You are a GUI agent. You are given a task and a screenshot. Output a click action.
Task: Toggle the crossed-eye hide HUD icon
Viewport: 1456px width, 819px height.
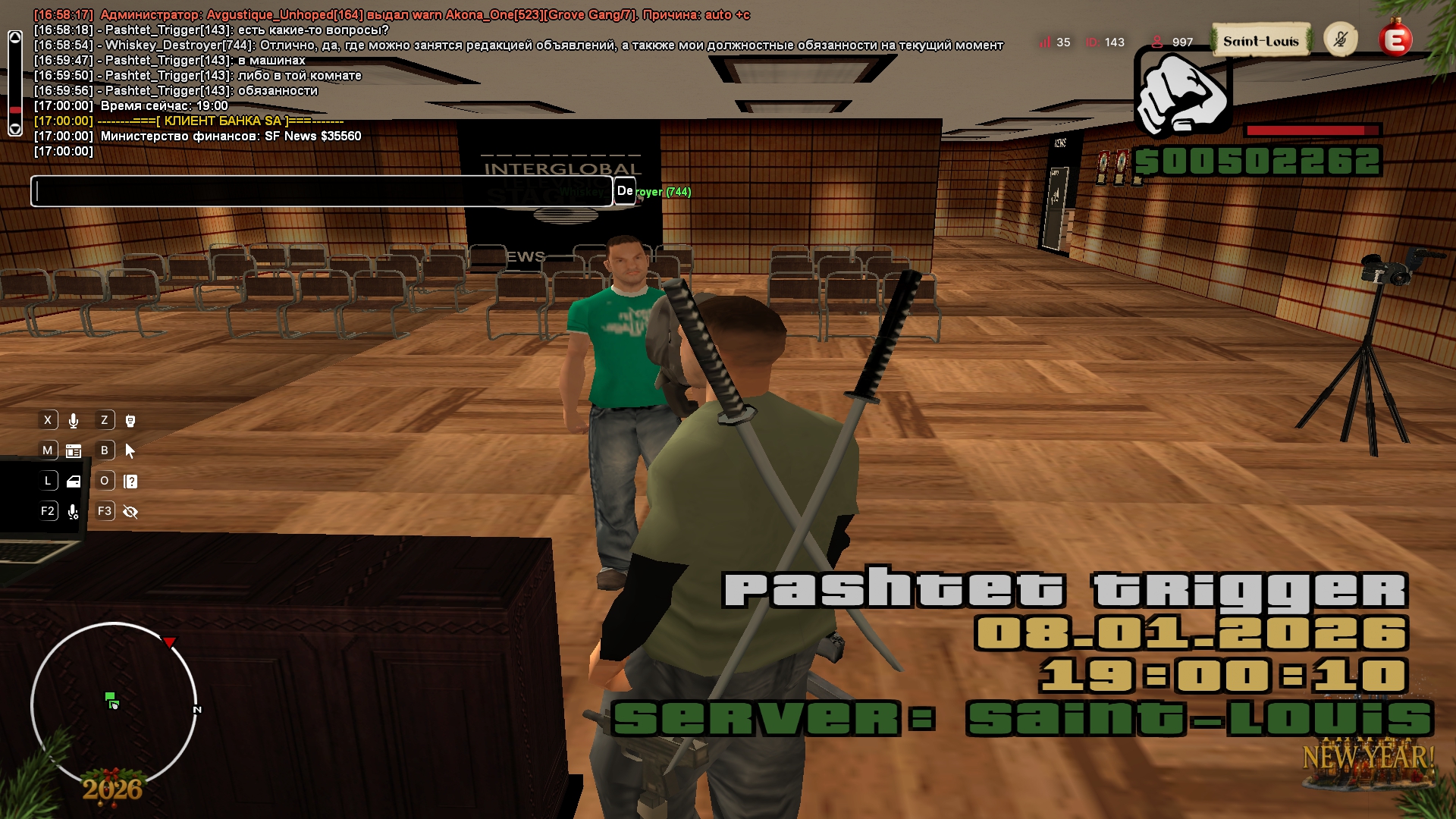coord(130,512)
